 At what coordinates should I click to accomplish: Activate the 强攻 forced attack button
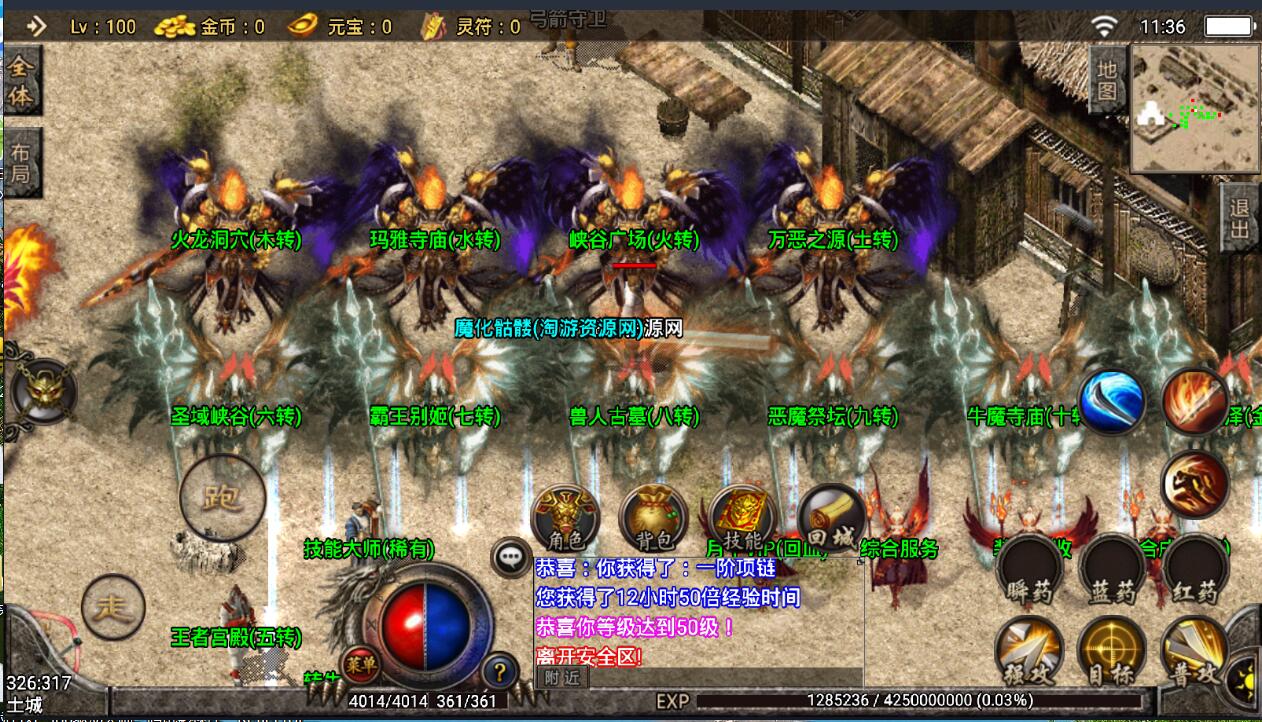pyautogui.click(x=1029, y=652)
